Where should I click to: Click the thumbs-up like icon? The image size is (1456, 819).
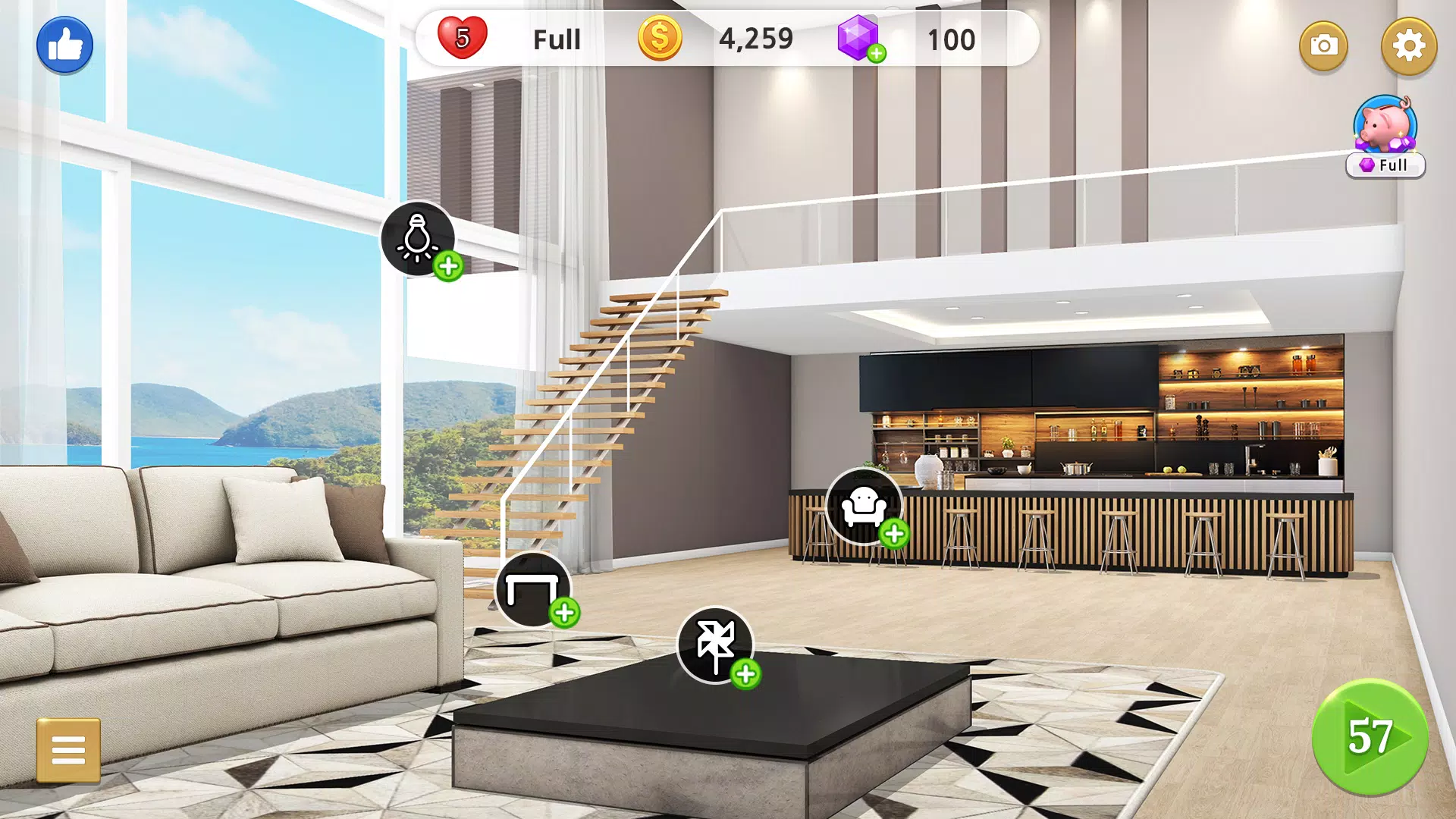pyautogui.click(x=64, y=44)
